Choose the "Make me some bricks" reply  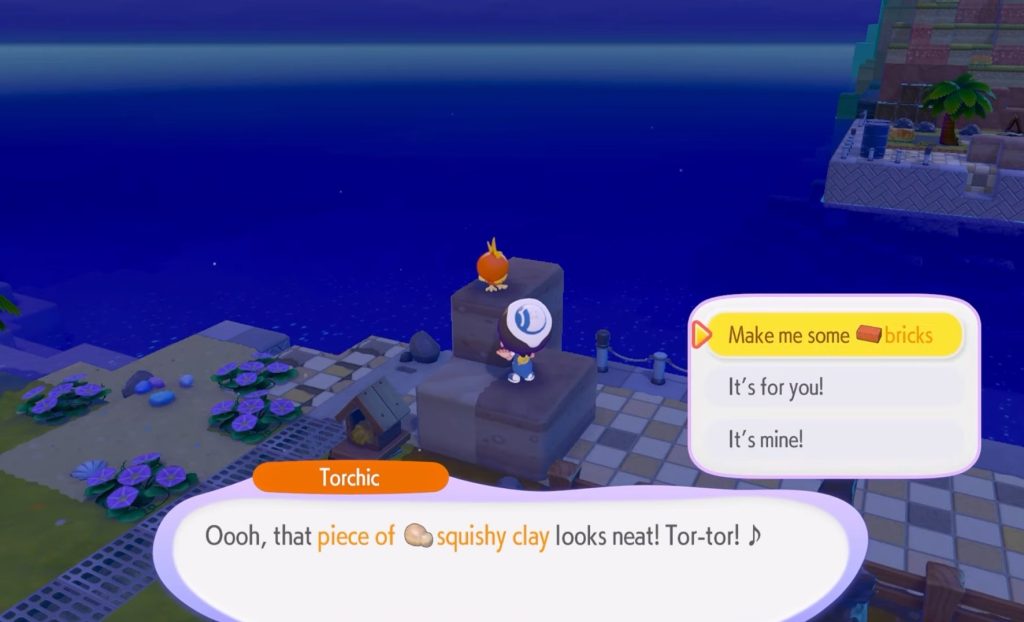pyautogui.click(x=832, y=335)
